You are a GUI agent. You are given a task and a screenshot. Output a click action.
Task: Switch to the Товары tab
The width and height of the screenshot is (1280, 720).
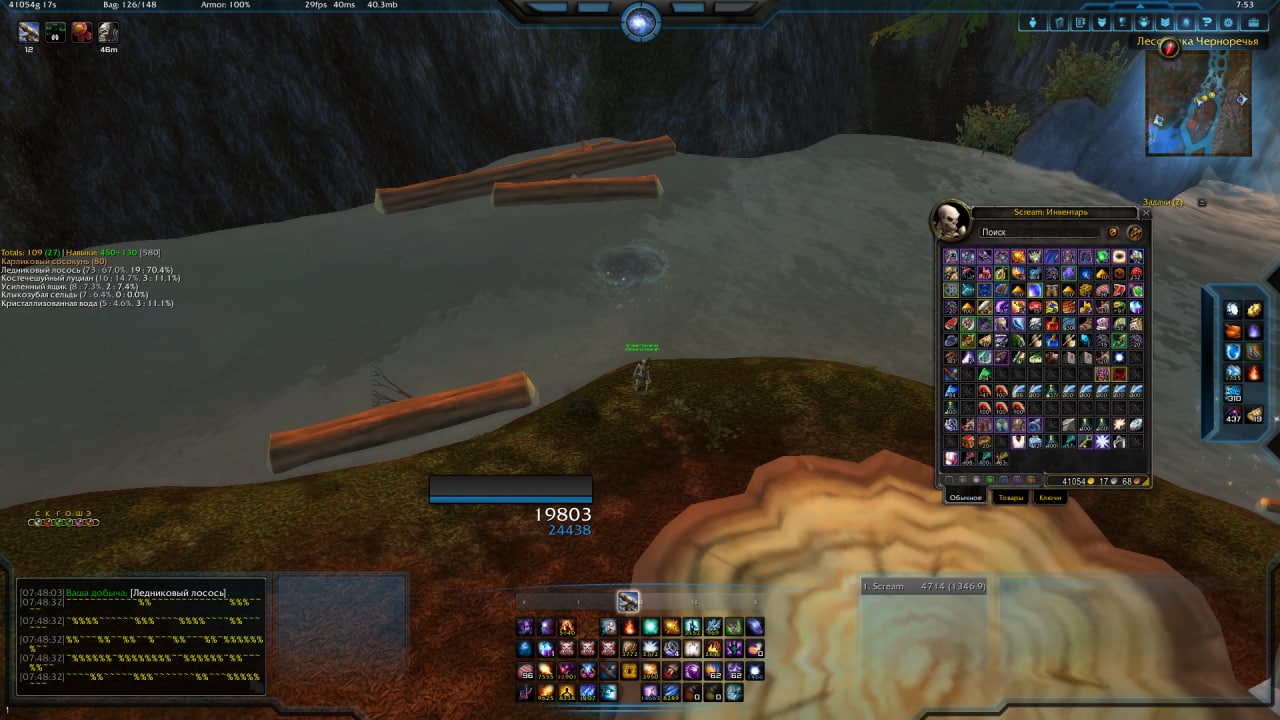coord(1011,497)
